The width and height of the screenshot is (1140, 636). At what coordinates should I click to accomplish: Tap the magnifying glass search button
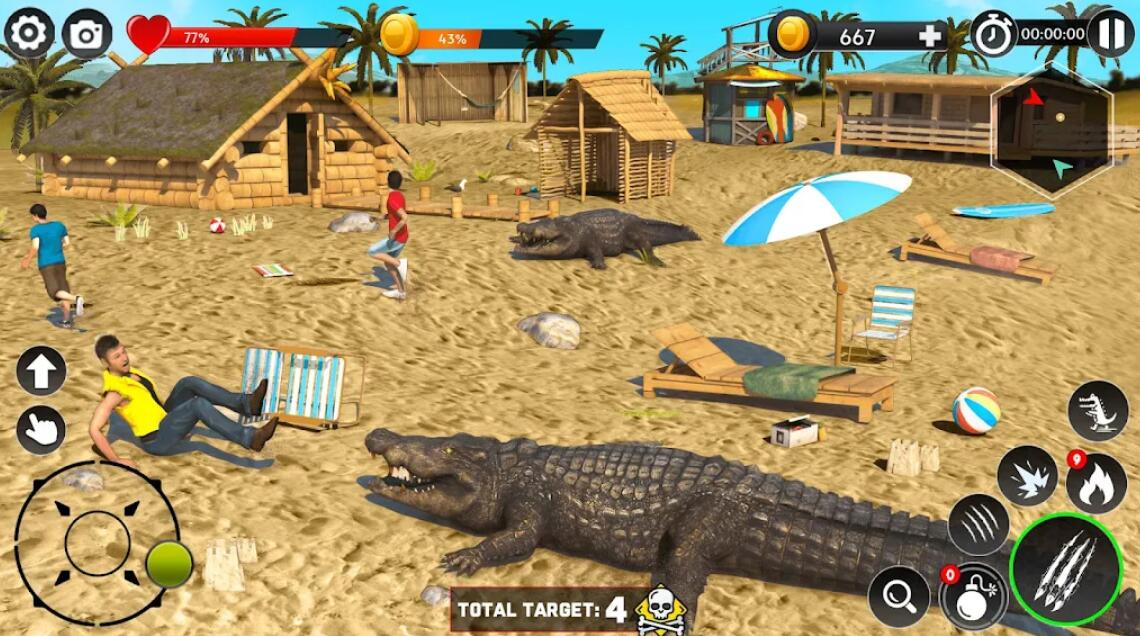[x=898, y=597]
